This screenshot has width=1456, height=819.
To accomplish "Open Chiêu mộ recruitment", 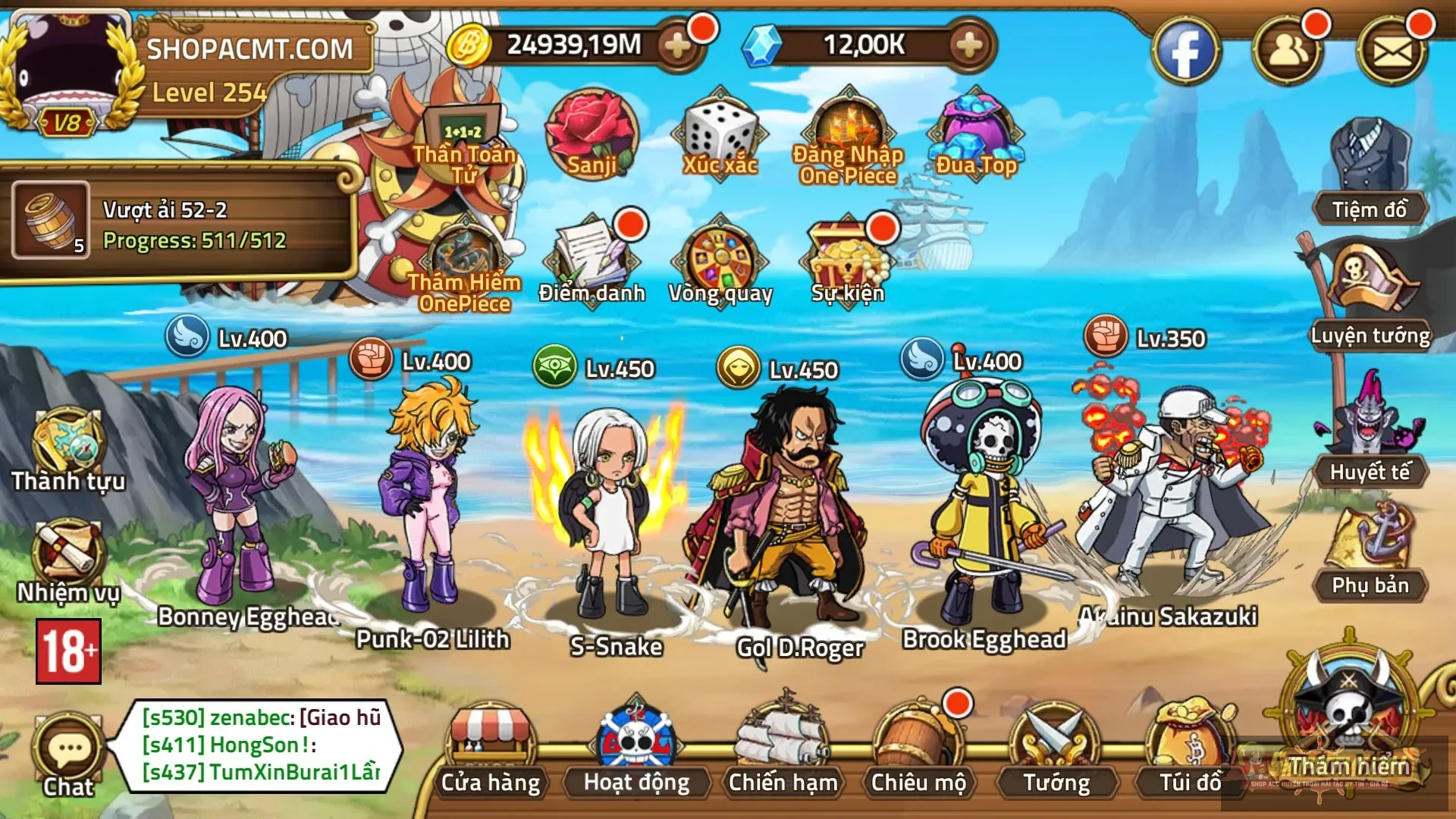I will point(918,747).
